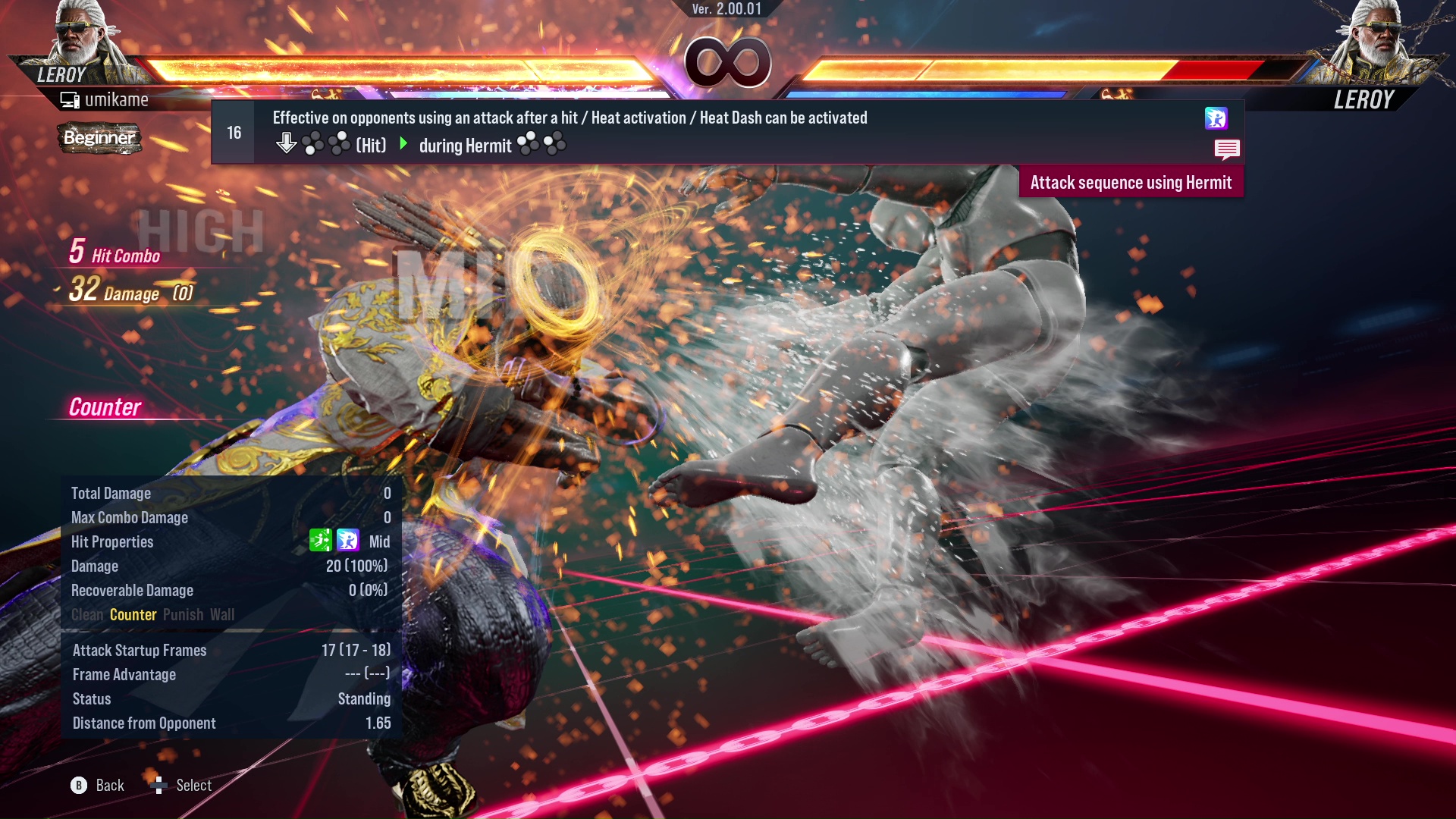Select the green Homing hit property icon
Viewport: 1456px width, 819px height.
pyautogui.click(x=322, y=541)
